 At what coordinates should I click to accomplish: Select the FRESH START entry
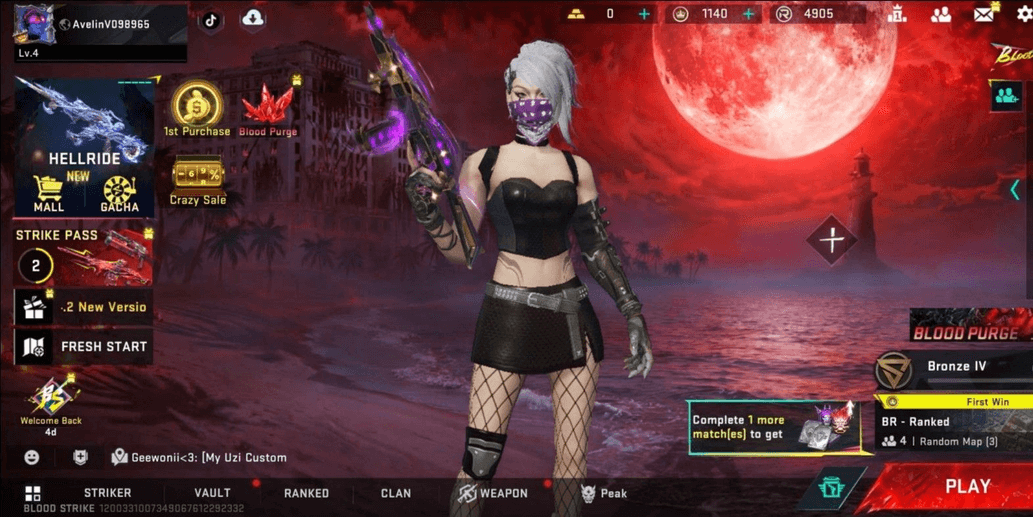point(84,347)
